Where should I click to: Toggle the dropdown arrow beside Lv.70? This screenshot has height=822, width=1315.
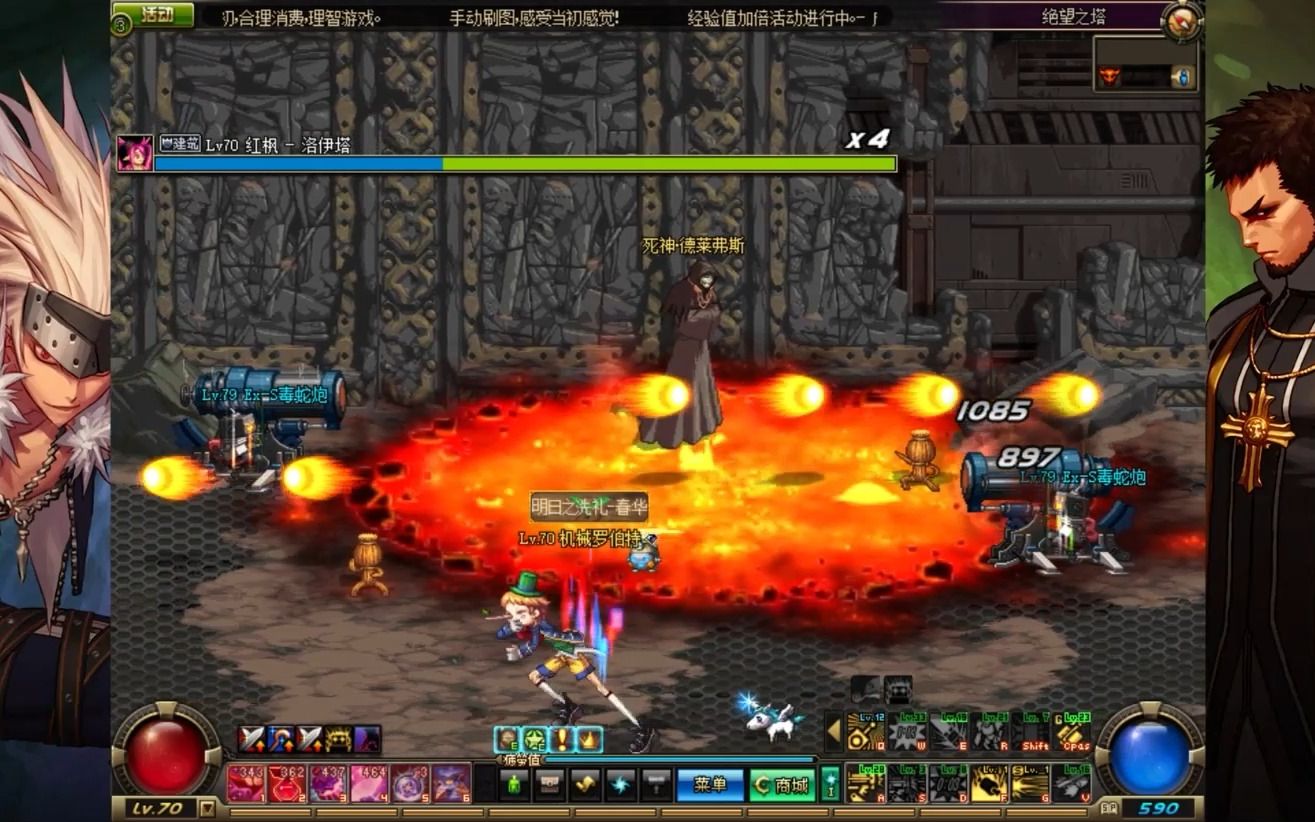[x=207, y=808]
